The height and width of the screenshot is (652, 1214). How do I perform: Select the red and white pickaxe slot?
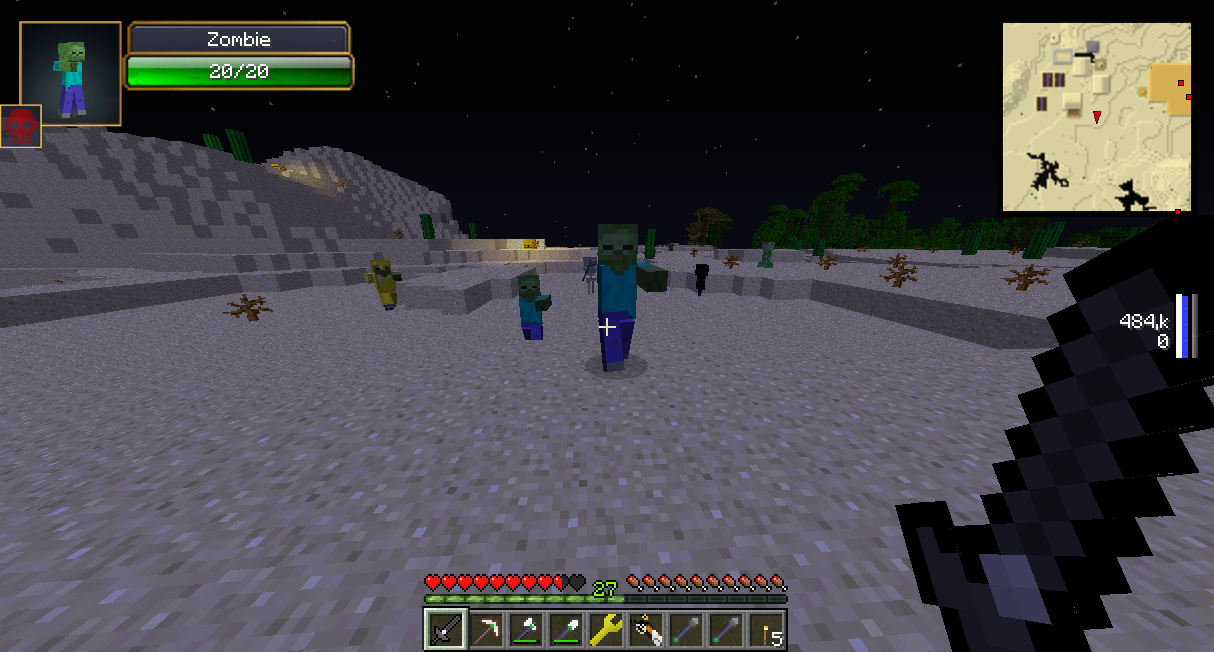point(486,629)
